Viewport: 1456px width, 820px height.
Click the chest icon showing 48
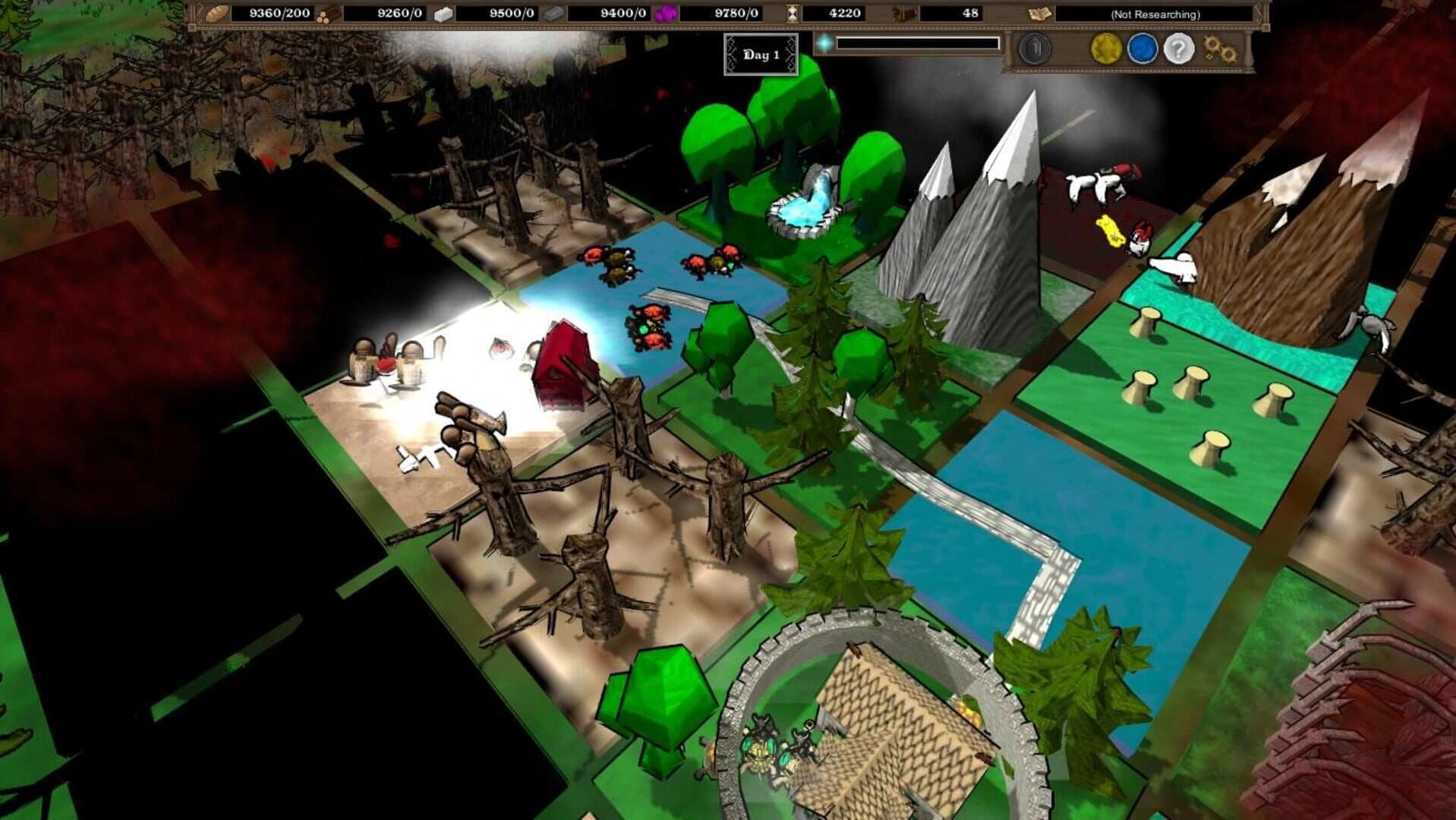(x=903, y=13)
